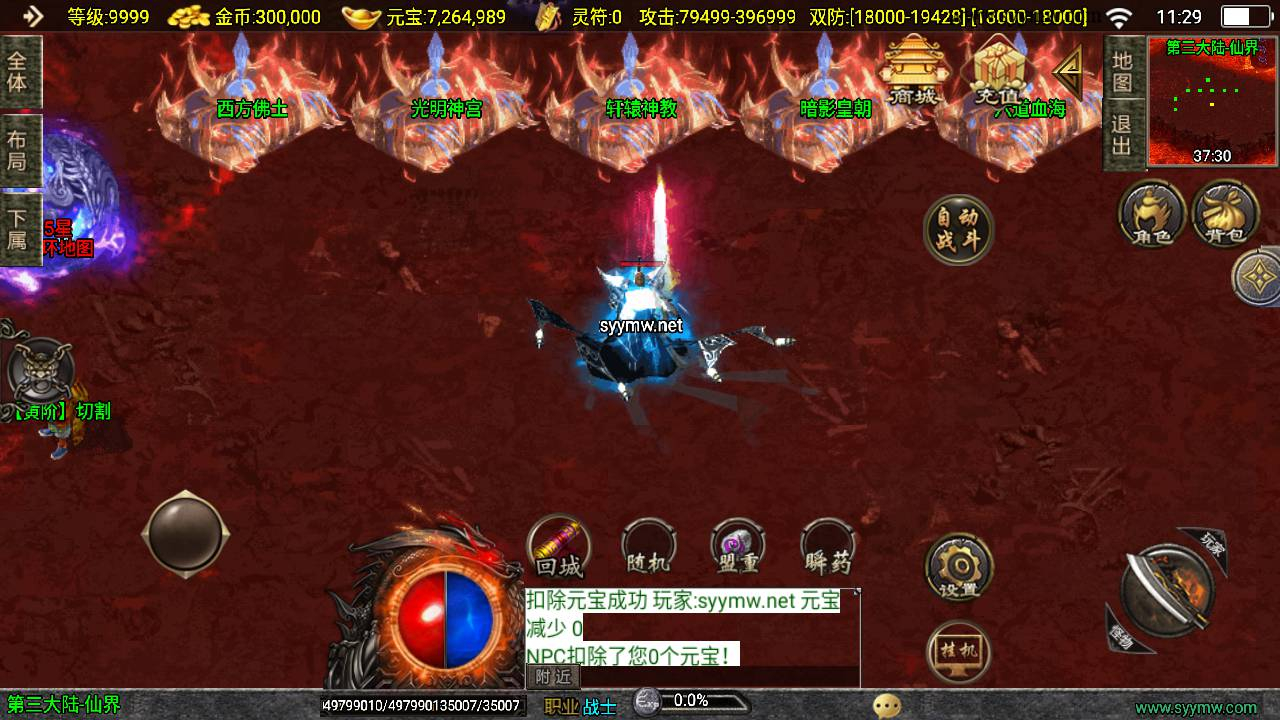Use the 盟重 teleport scroll
Image resolution: width=1280 pixels, height=720 pixels.
point(738,548)
